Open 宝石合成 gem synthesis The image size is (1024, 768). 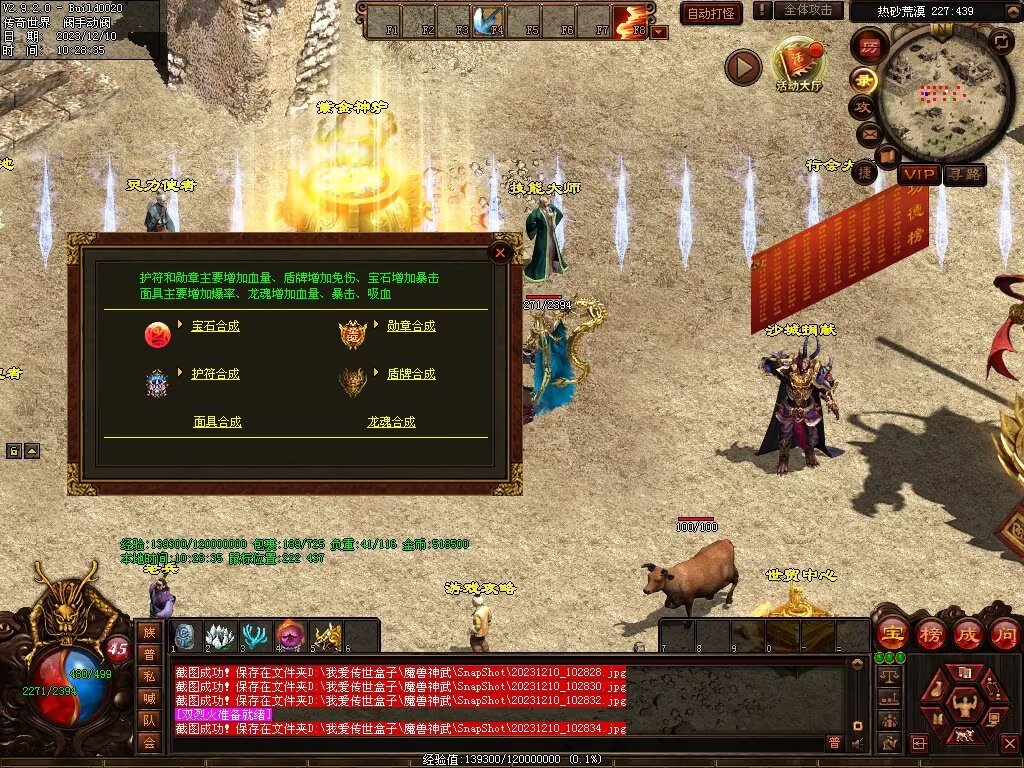215,327
